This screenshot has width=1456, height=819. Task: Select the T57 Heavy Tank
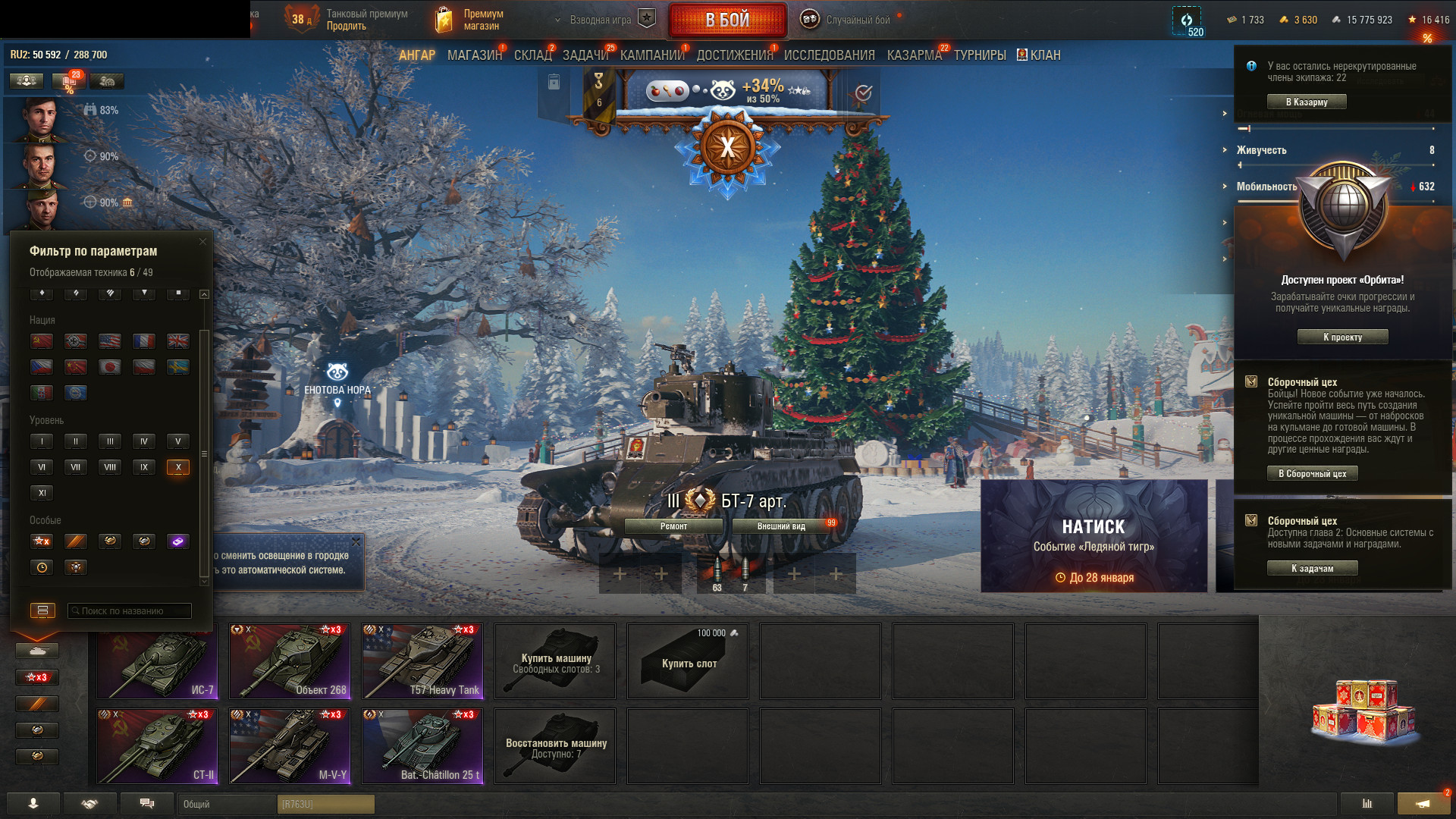(422, 661)
